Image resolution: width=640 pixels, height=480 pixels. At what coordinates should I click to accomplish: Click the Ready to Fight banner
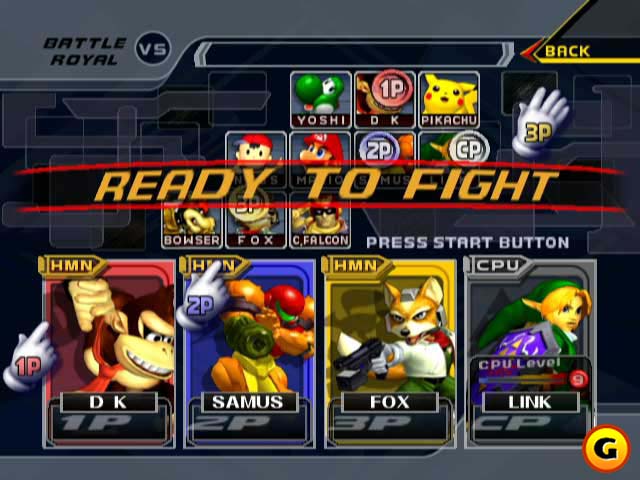[x=325, y=185]
